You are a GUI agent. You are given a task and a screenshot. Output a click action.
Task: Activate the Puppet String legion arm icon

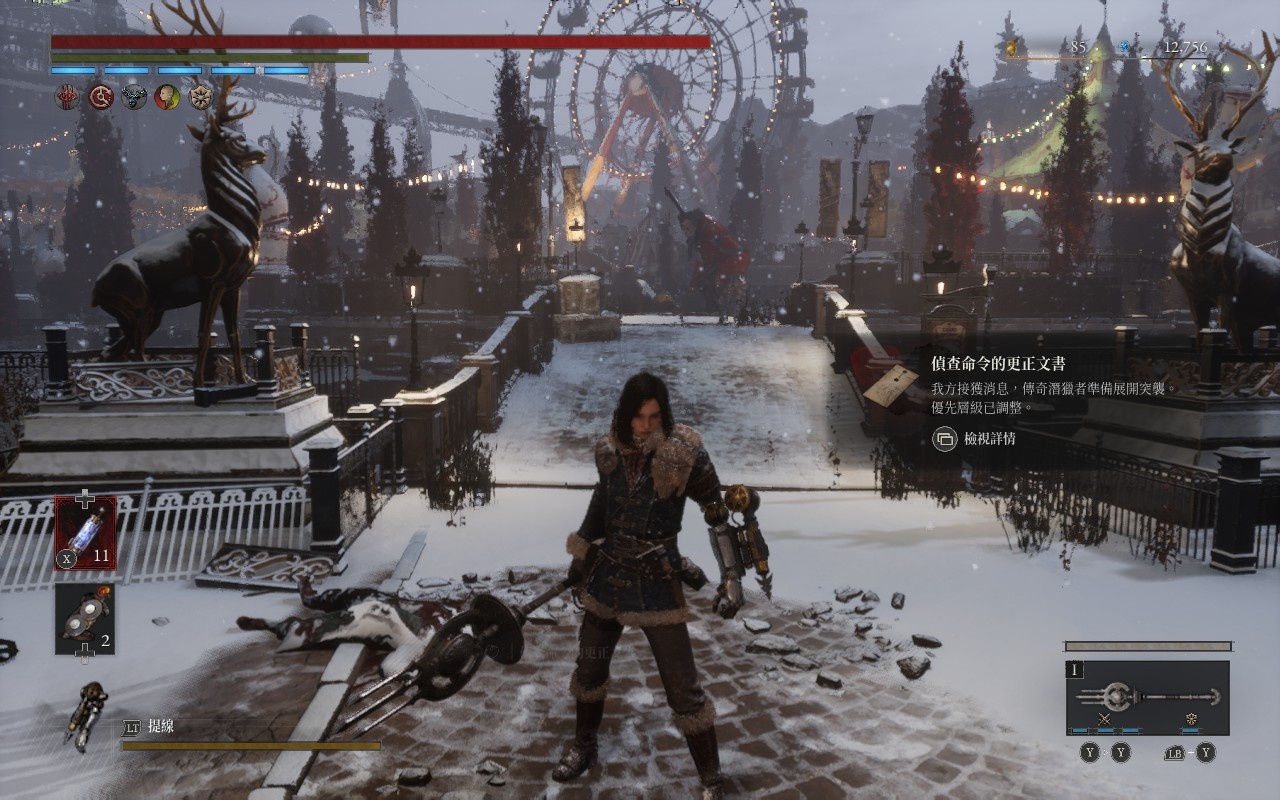pyautogui.click(x=87, y=714)
